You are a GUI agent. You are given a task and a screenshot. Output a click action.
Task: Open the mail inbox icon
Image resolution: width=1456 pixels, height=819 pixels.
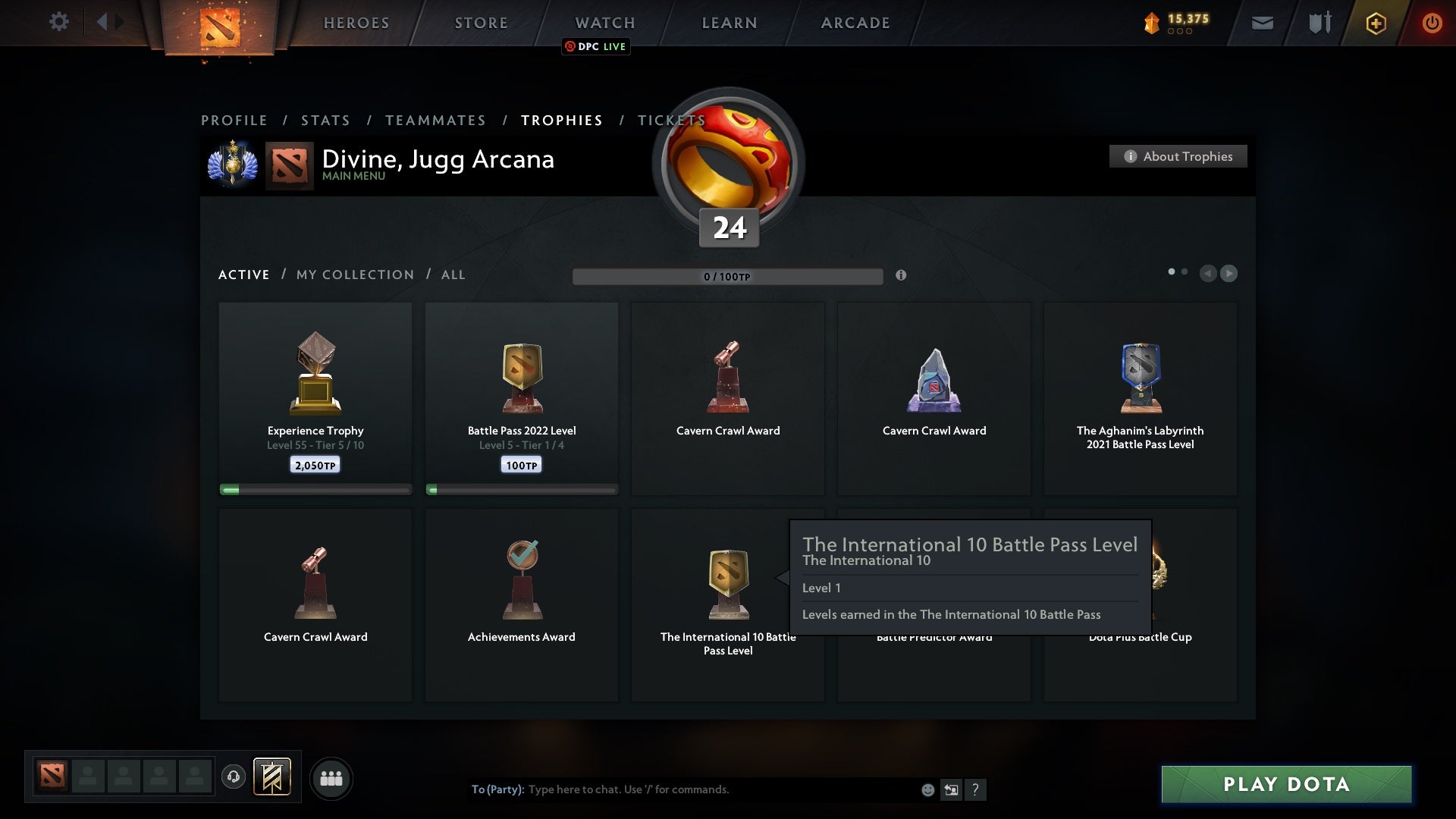click(1263, 23)
